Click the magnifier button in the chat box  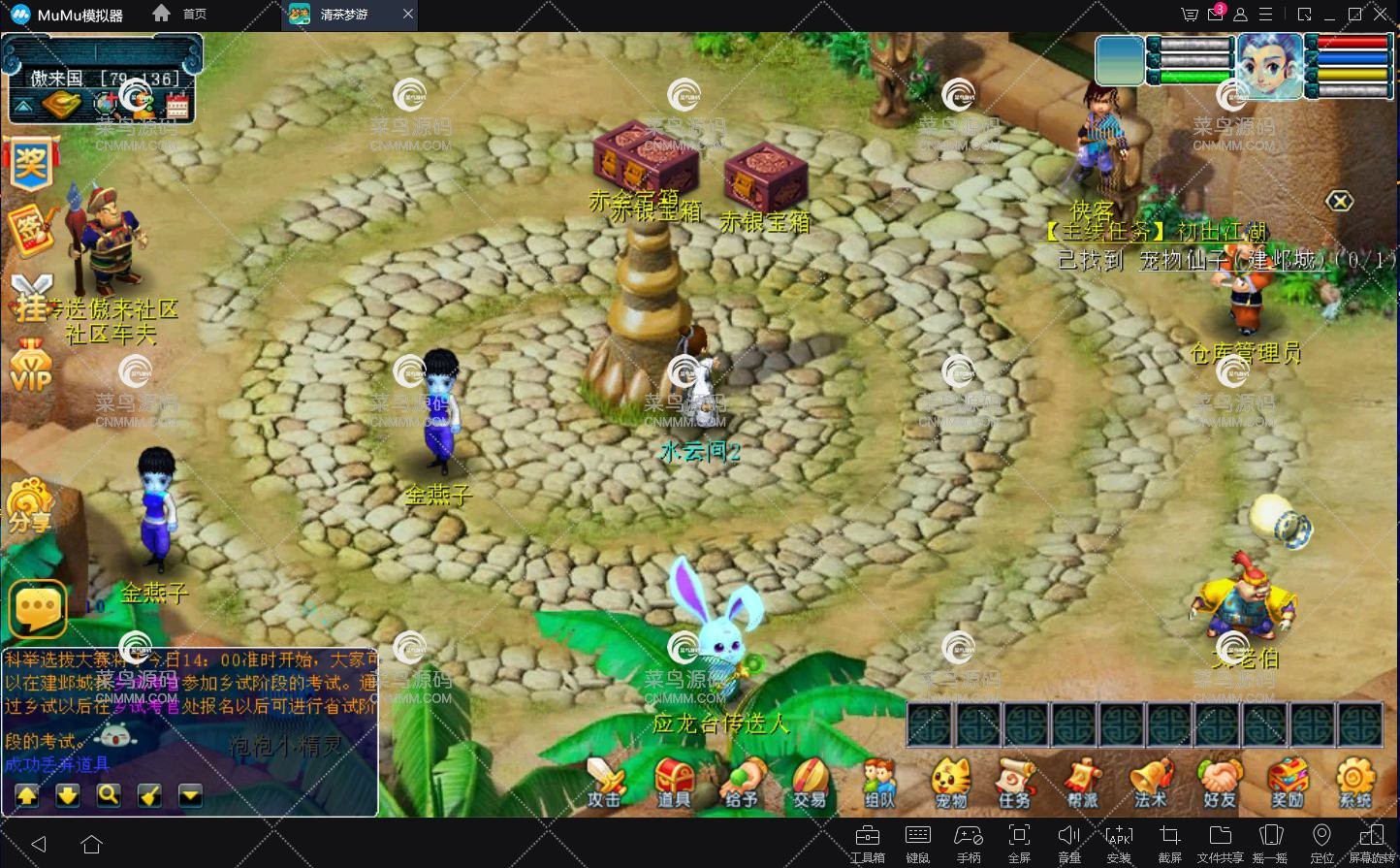[109, 795]
